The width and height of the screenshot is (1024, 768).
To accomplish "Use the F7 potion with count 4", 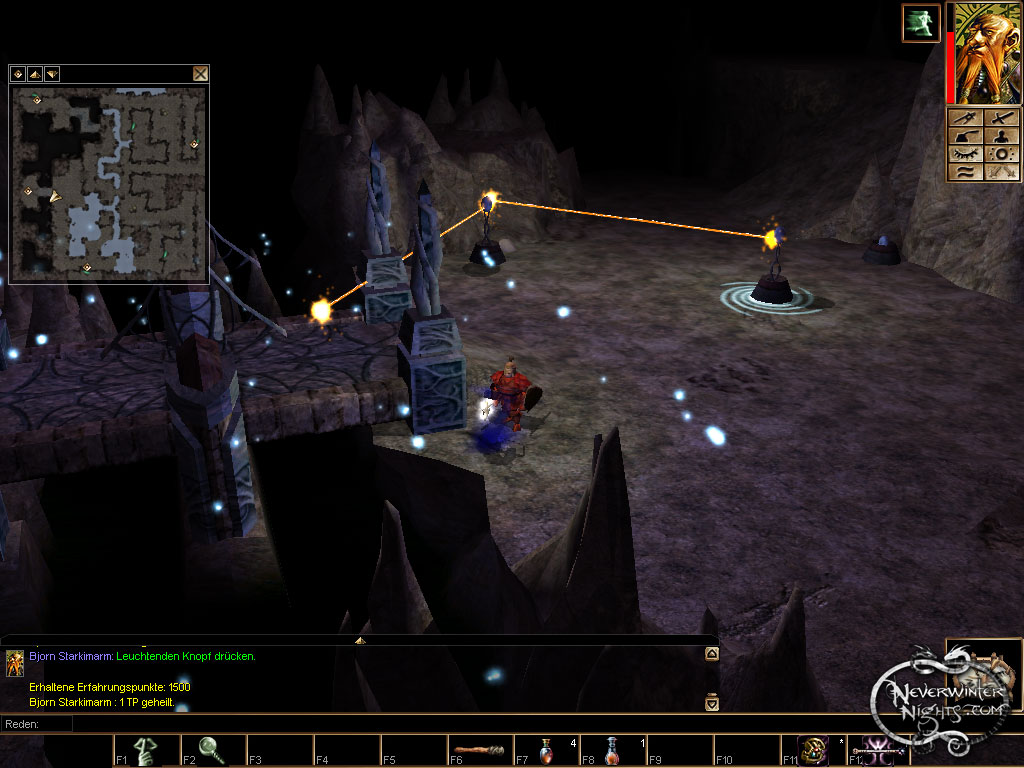I will coord(546,751).
